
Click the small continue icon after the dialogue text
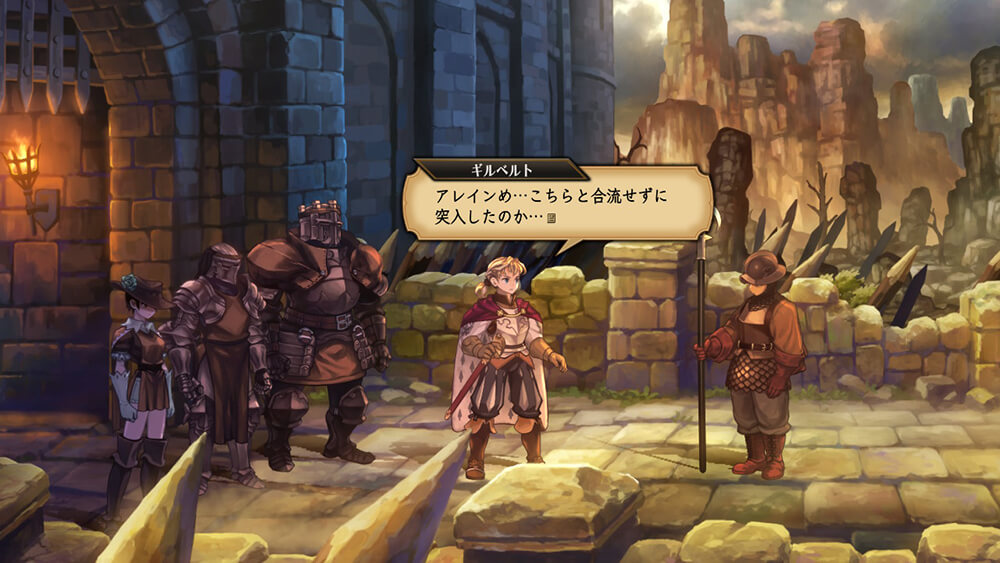point(551,219)
